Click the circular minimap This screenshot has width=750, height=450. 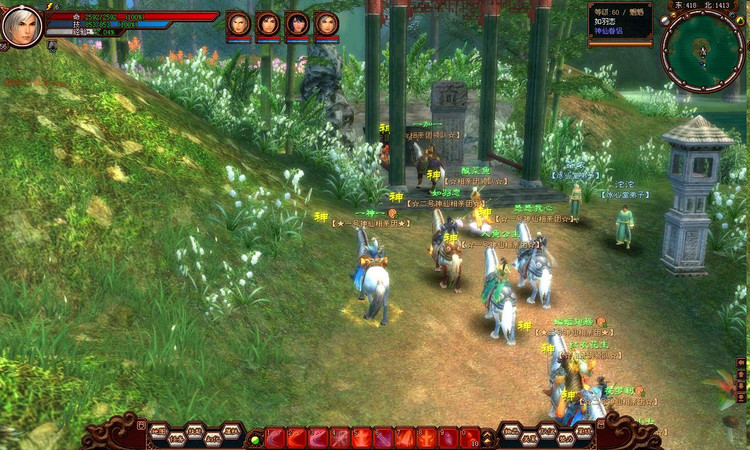(702, 50)
